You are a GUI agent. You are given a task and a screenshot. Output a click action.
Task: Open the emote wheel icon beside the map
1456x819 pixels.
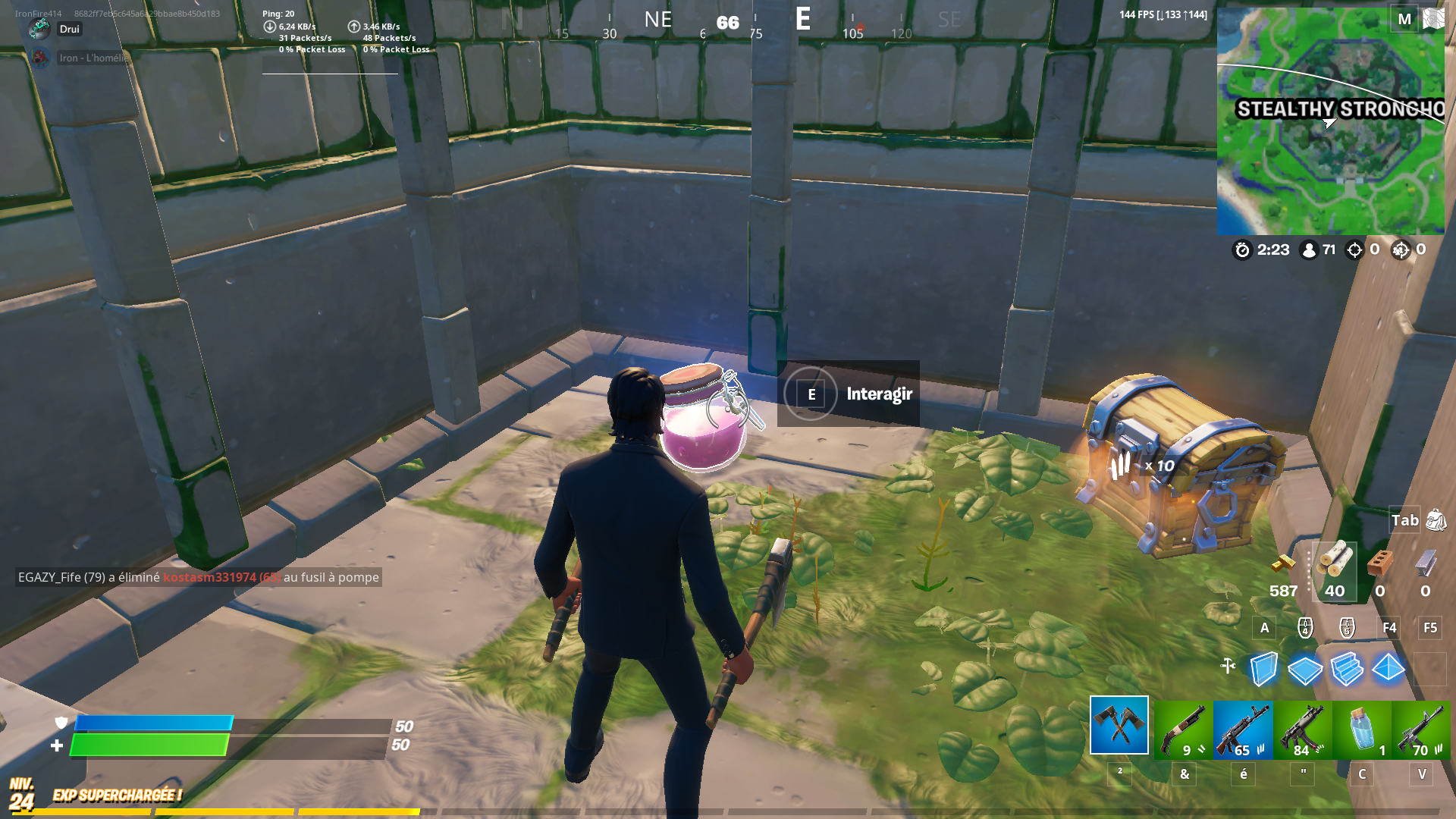[1434, 17]
